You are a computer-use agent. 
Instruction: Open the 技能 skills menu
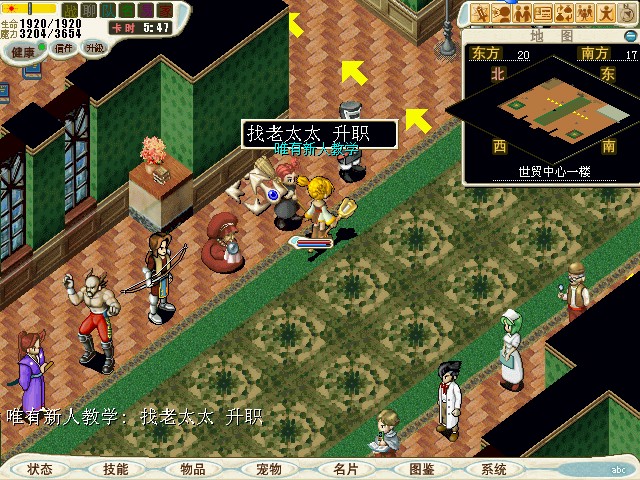115,469
